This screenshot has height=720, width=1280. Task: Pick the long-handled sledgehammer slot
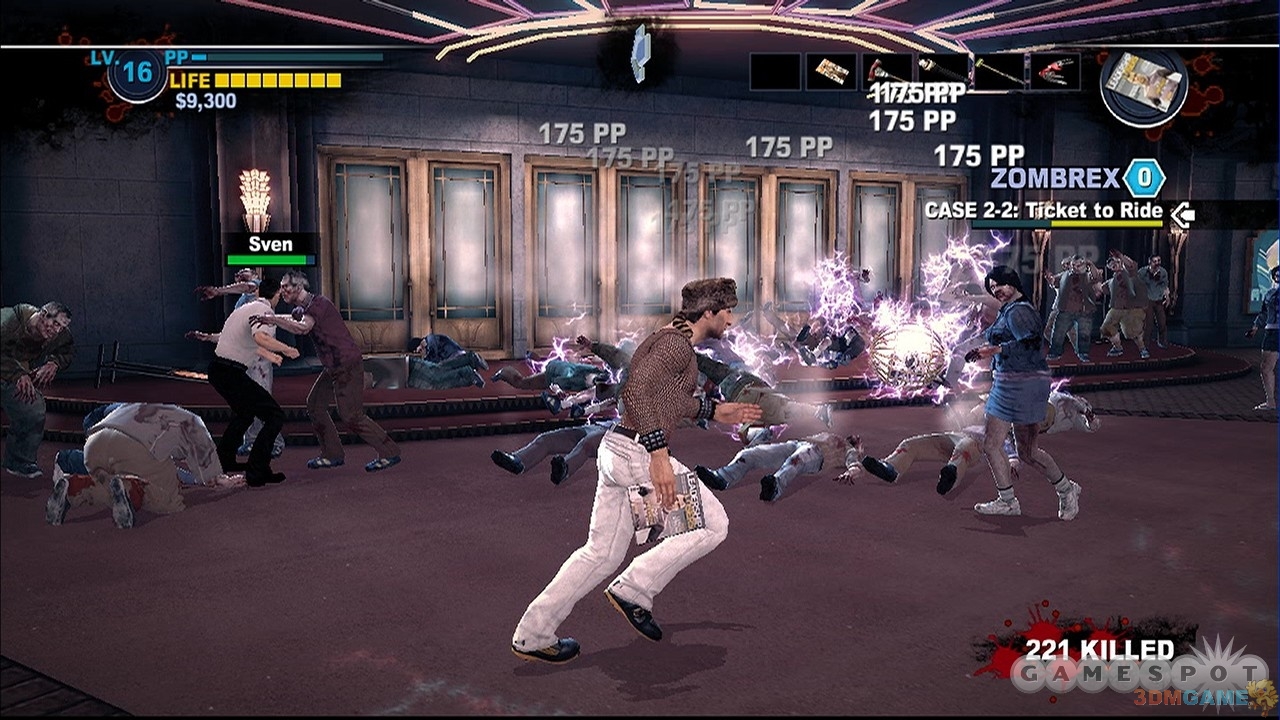pos(999,71)
